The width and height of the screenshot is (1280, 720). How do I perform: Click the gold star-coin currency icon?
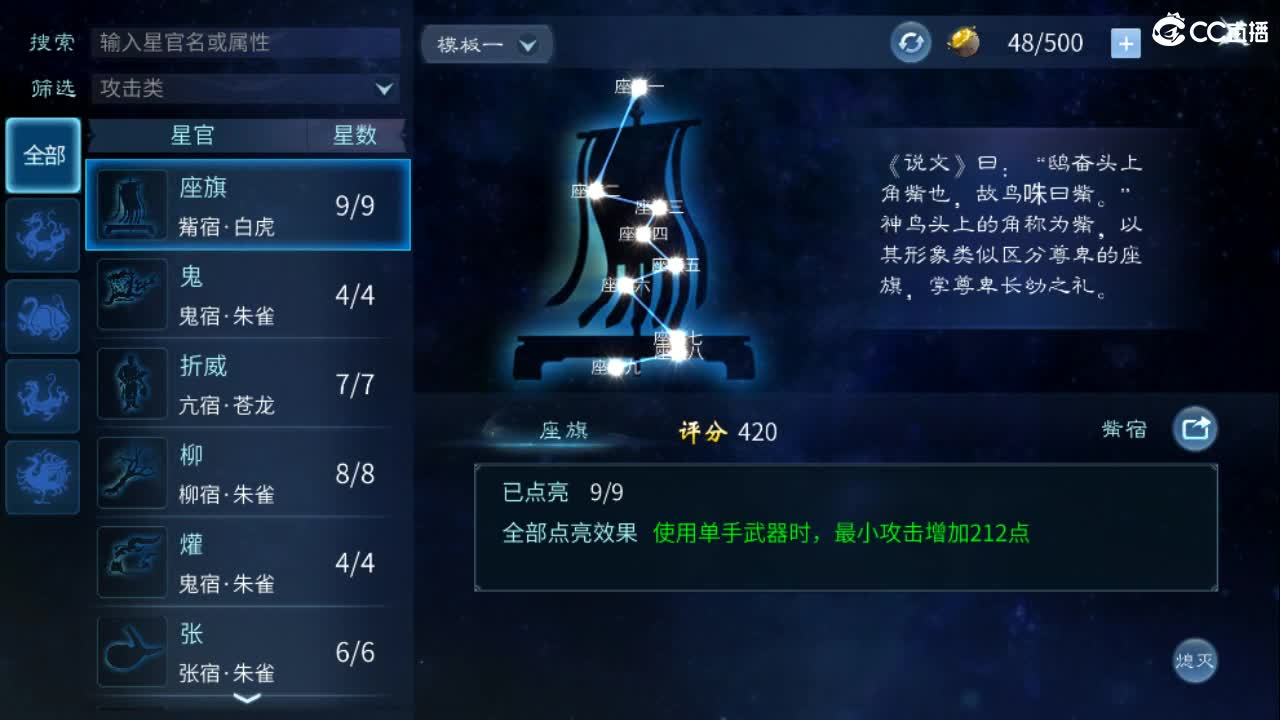click(963, 42)
